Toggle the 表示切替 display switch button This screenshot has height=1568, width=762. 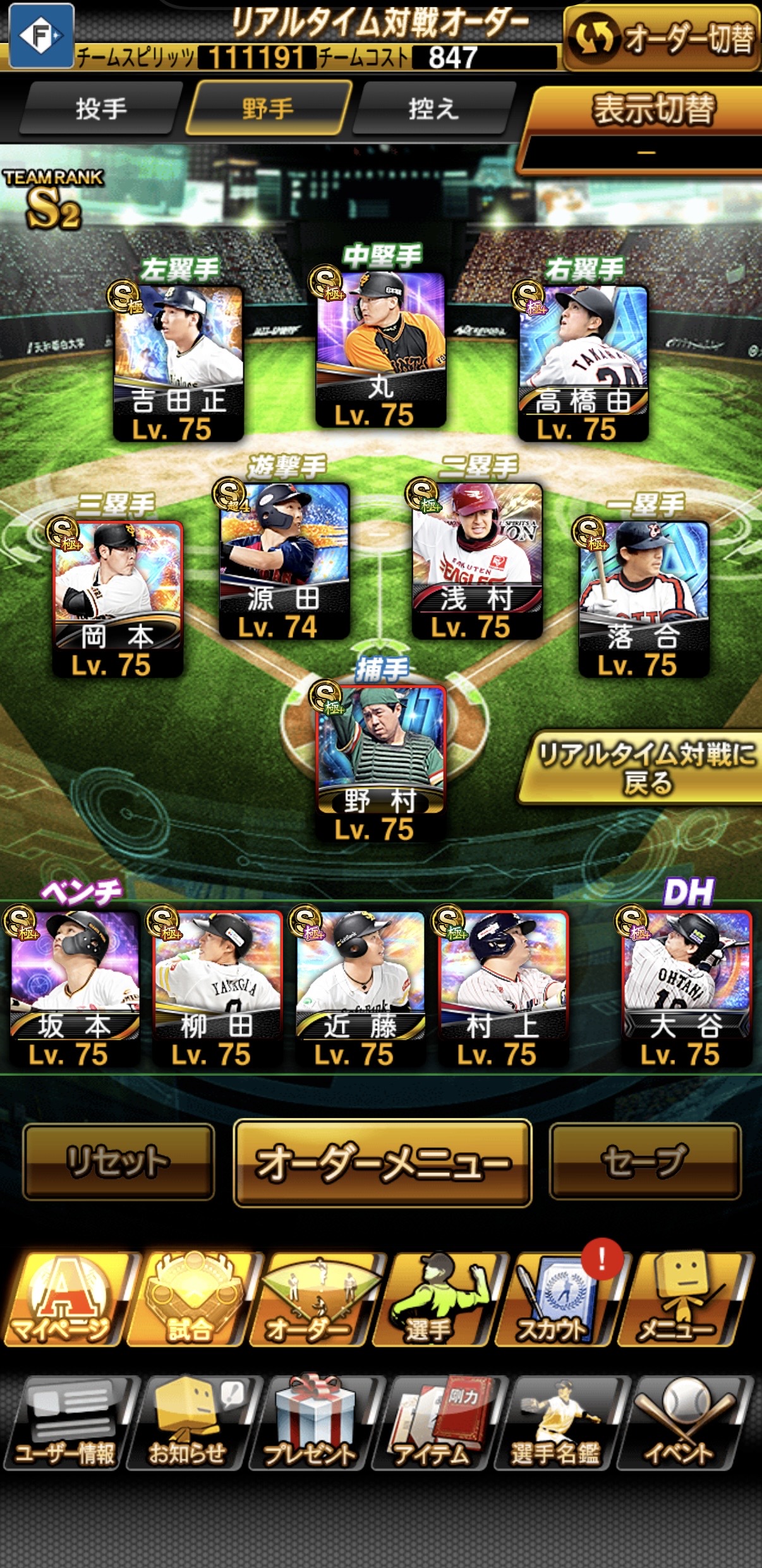click(652, 109)
